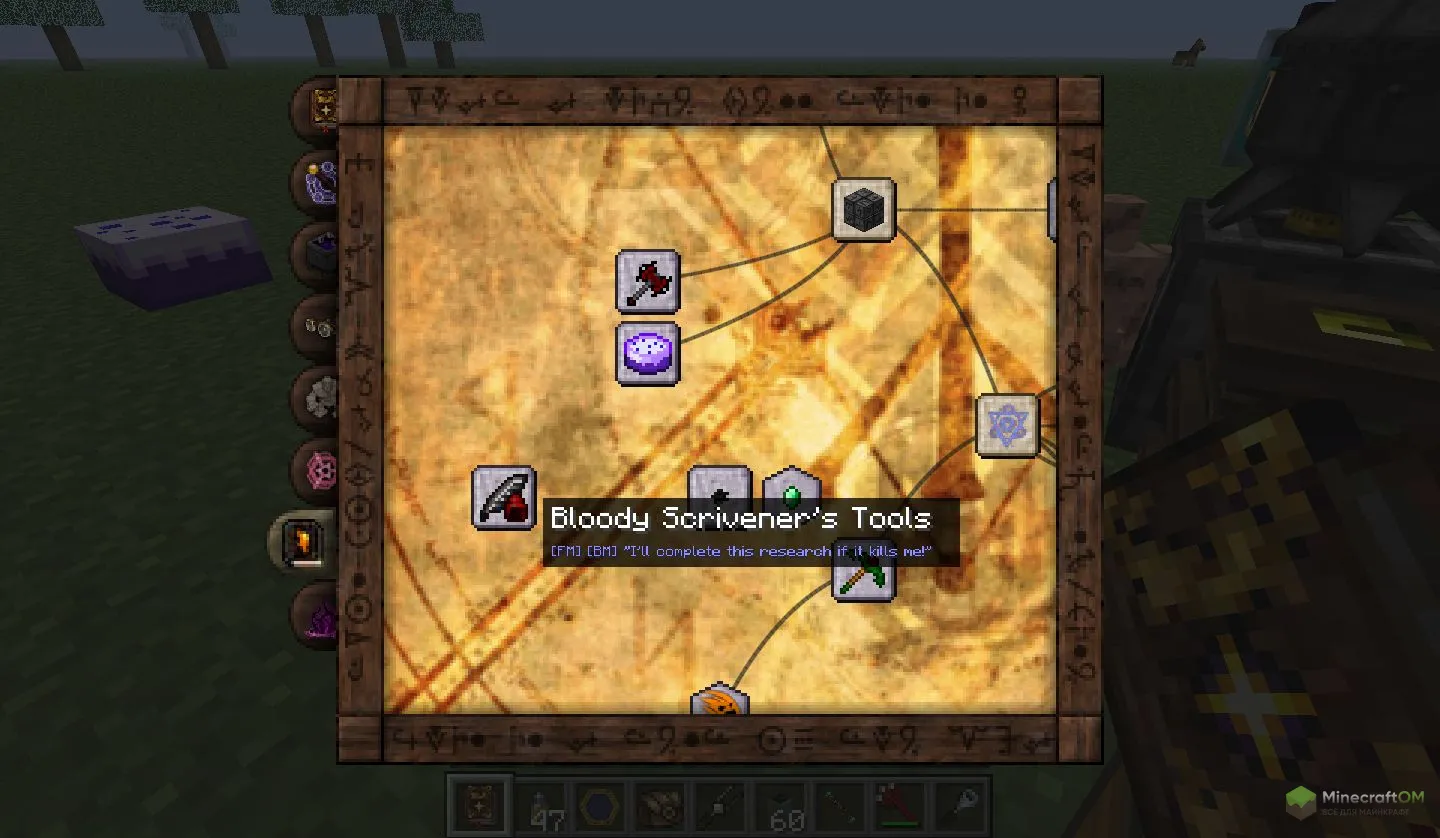
Task: Select the blue sigil research node
Action: pos(1007,424)
